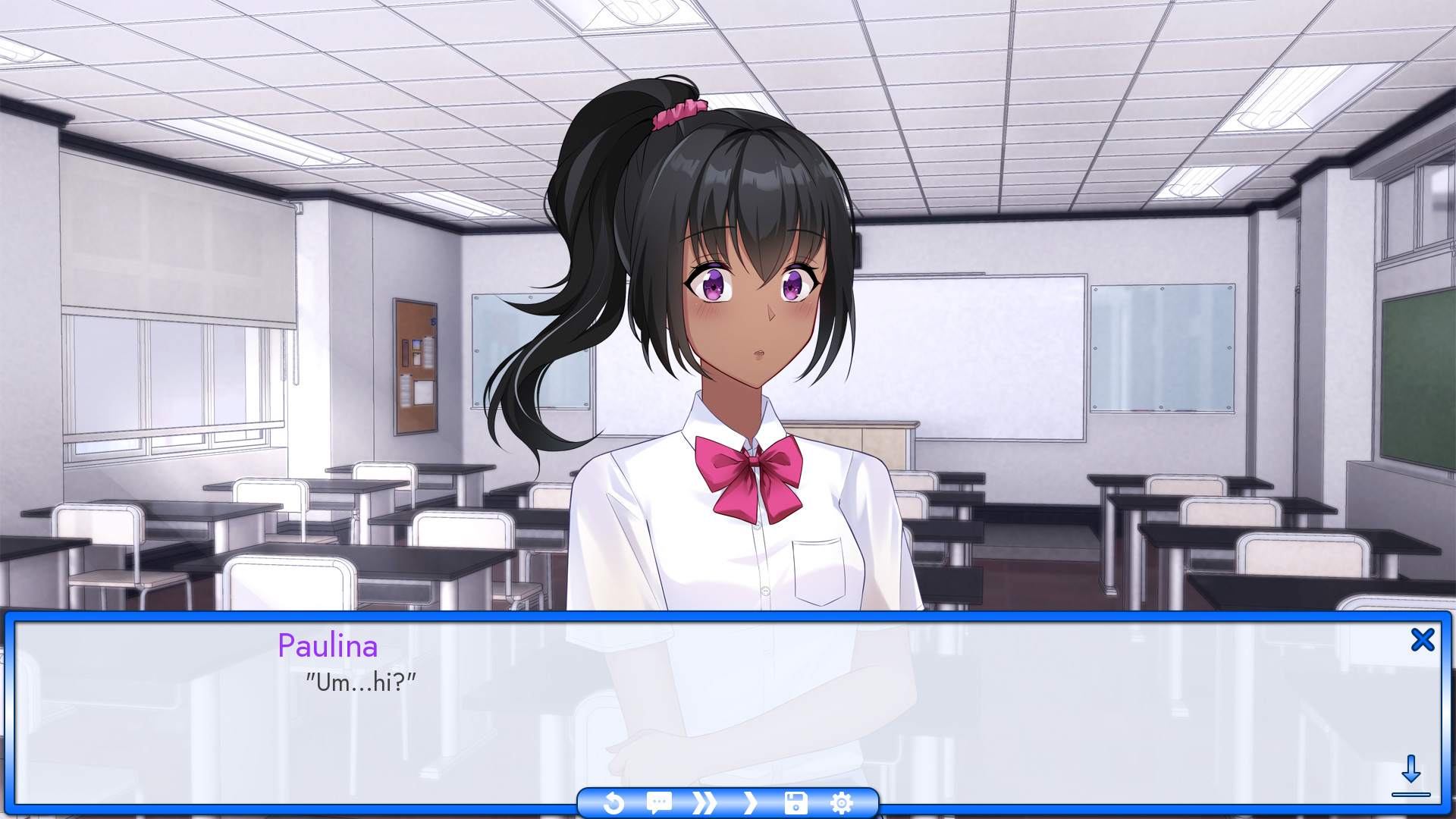Activate skip mode with the double-arrow icon
This screenshot has width=1456, height=819.
pyautogui.click(x=704, y=802)
